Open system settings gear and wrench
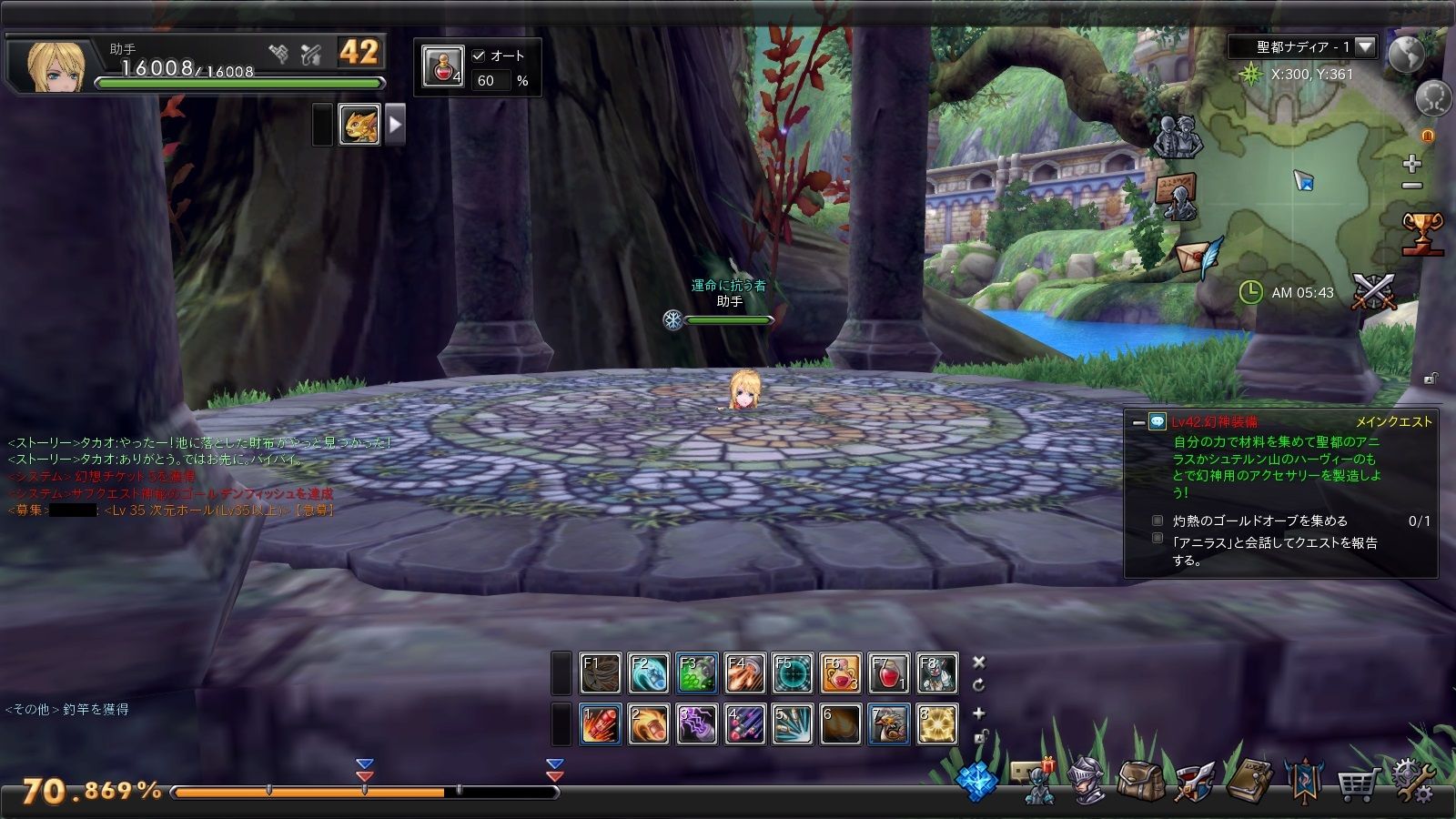 coord(1412,781)
